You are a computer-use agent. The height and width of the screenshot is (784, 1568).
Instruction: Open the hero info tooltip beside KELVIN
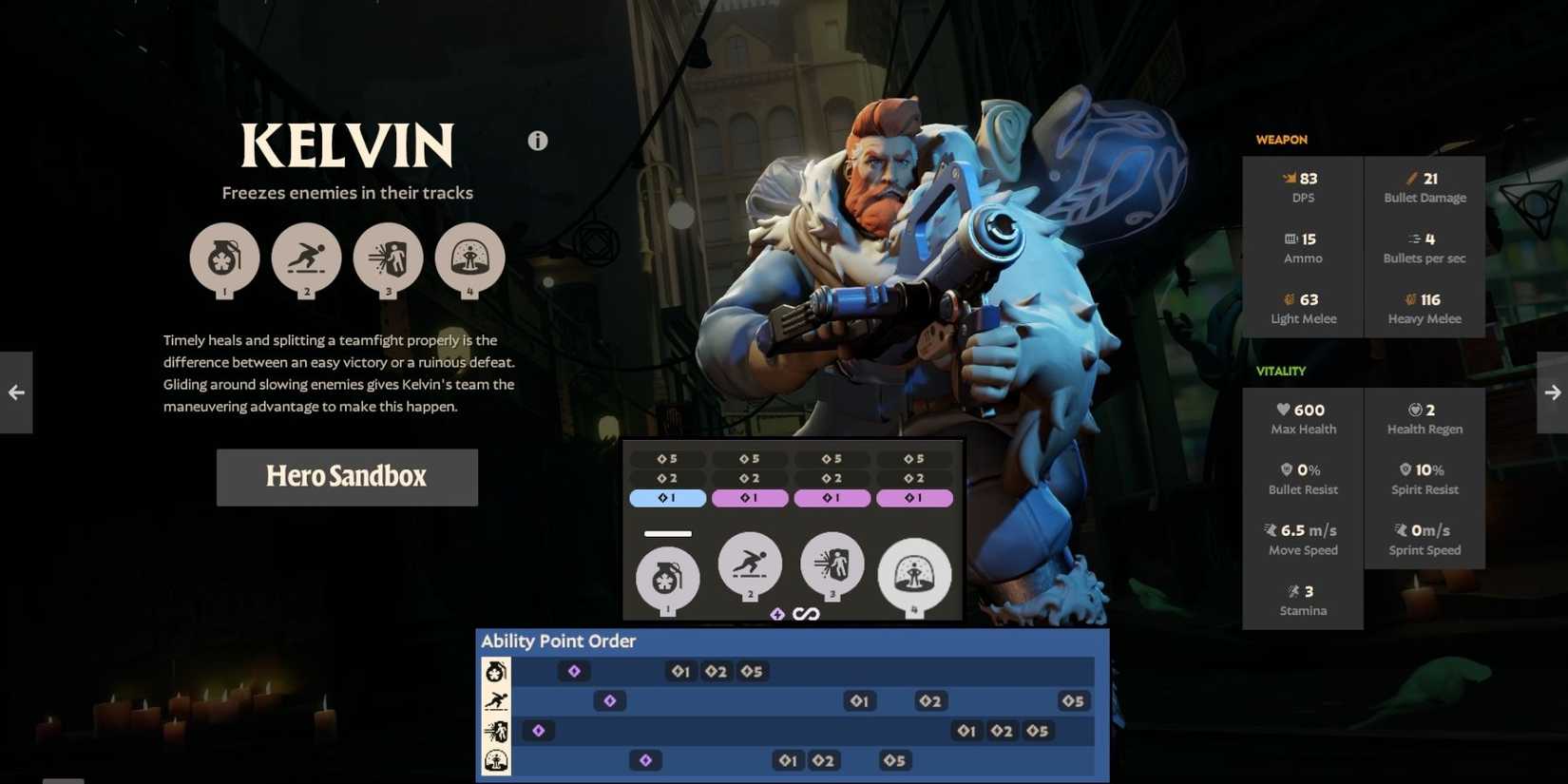[537, 140]
